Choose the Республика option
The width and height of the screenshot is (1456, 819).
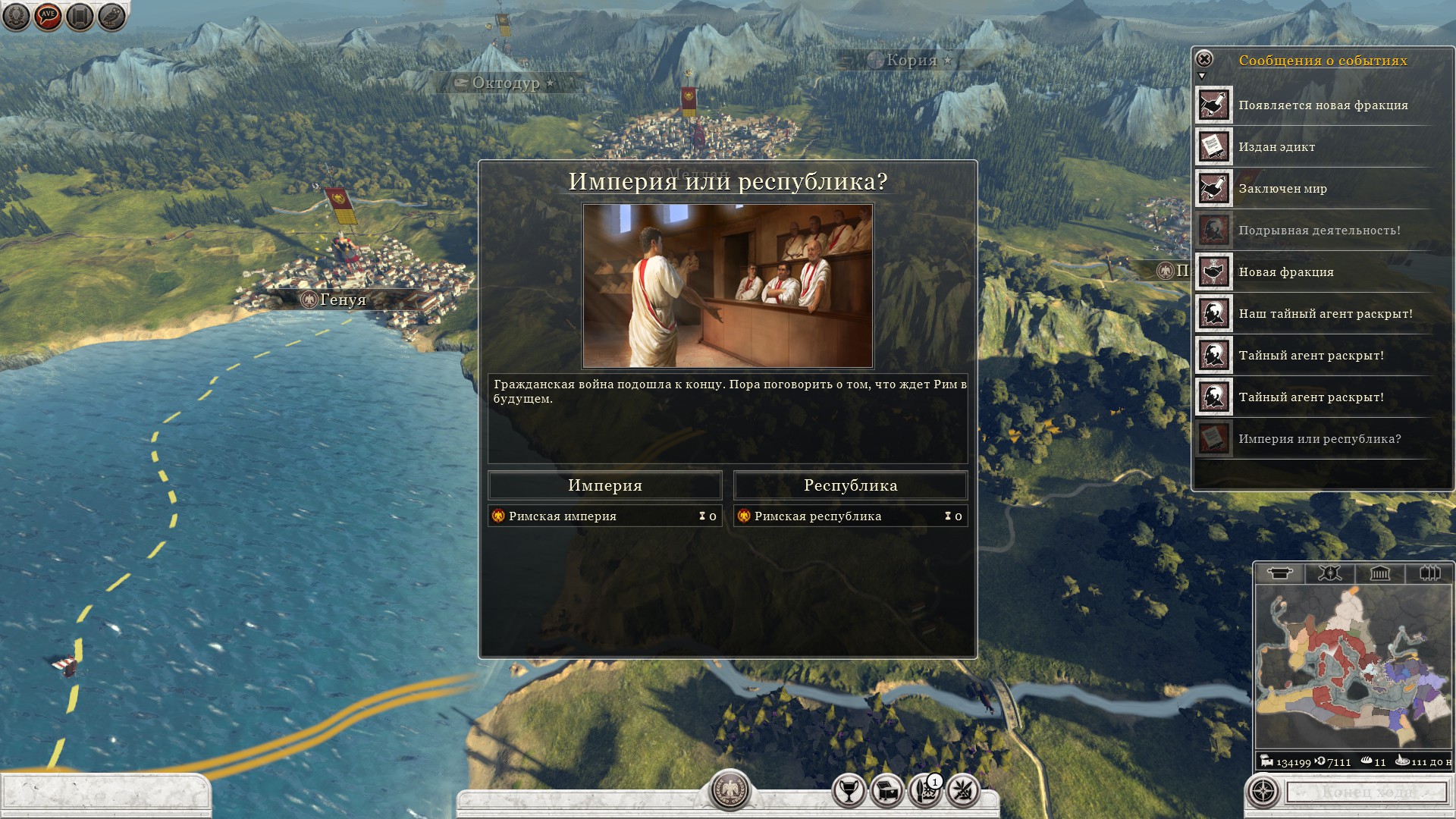click(850, 485)
